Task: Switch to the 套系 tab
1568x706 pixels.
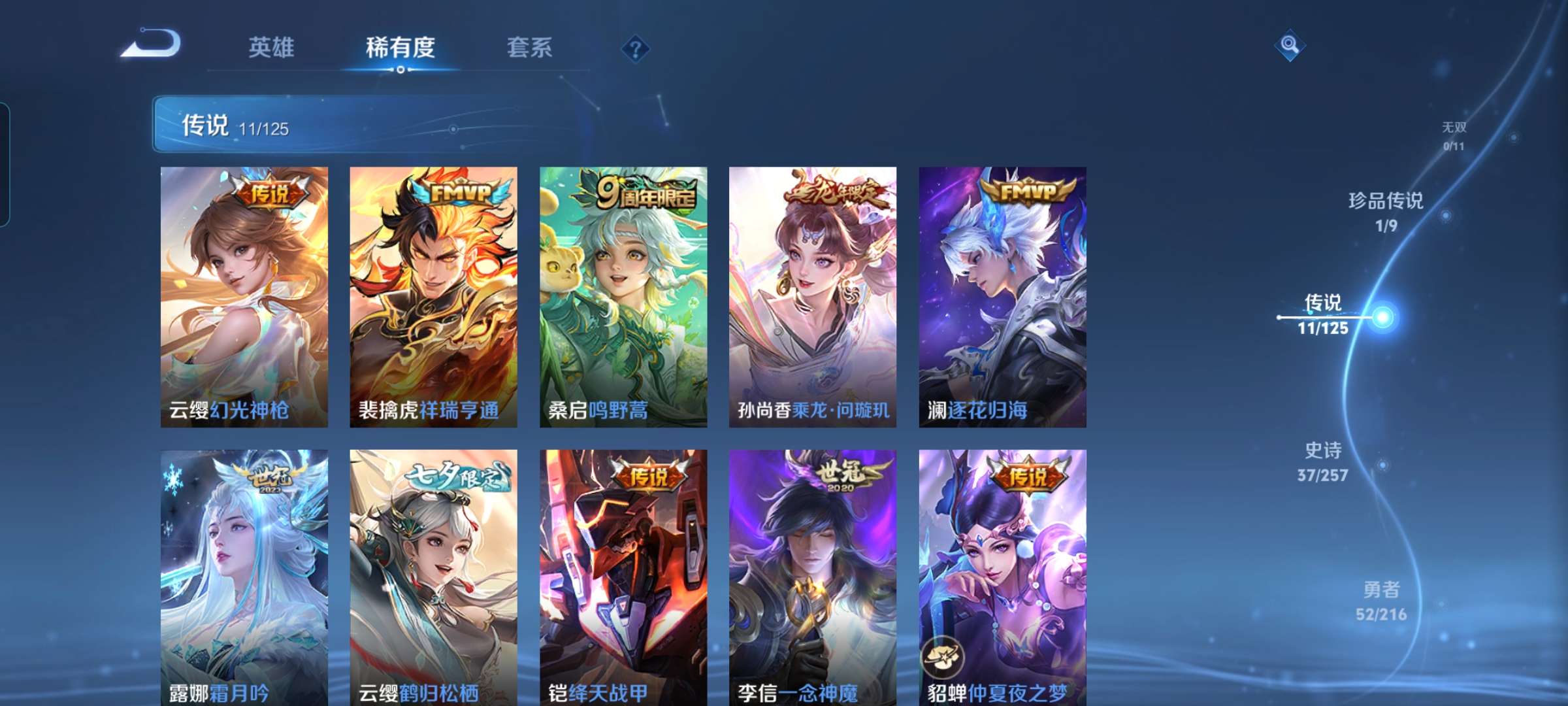Action: [530, 48]
